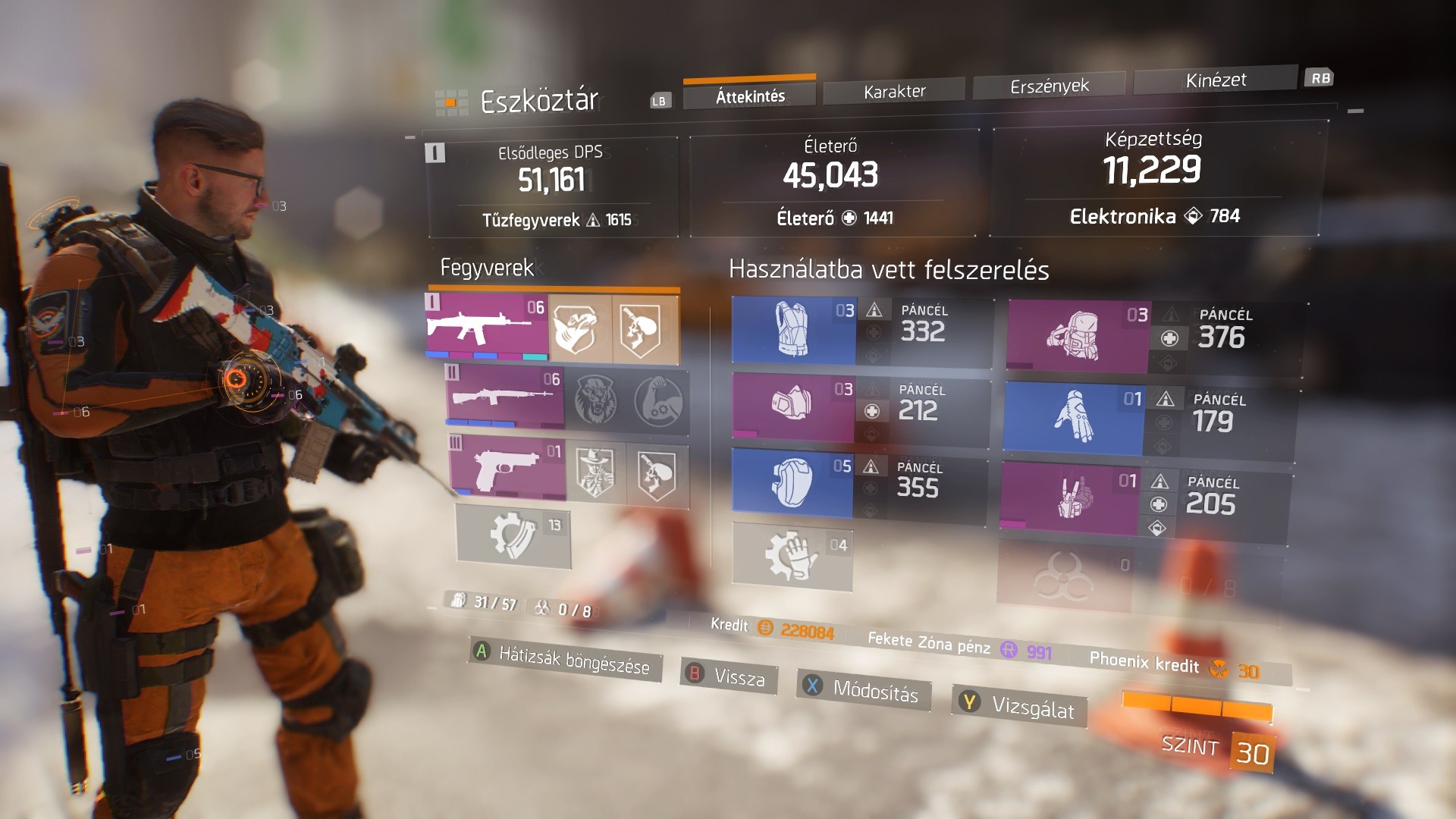This screenshot has height=819, width=1456.
Task: Select the Elsődleges DPS stat panel
Action: tap(551, 186)
